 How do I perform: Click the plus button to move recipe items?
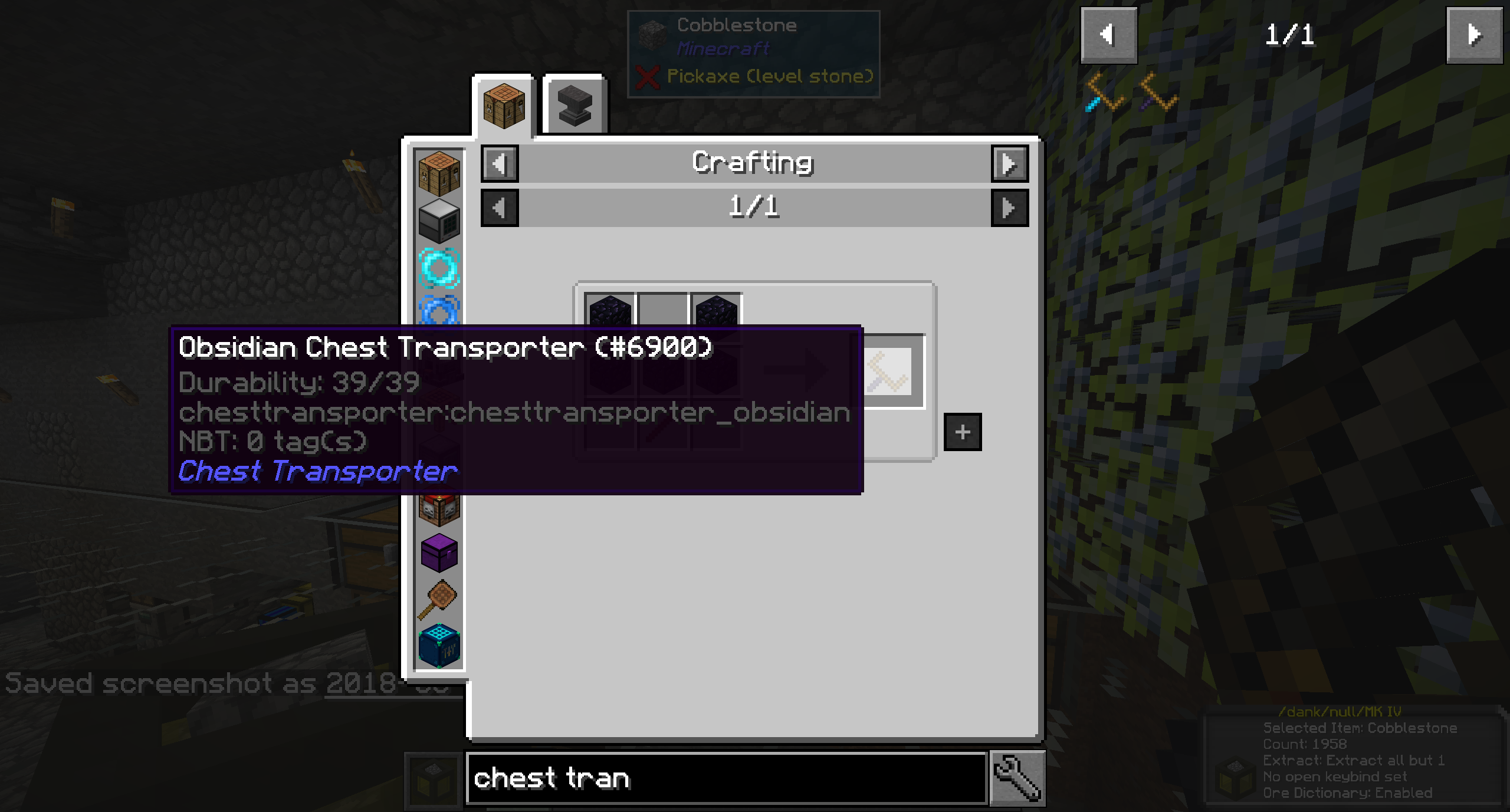coord(963,432)
